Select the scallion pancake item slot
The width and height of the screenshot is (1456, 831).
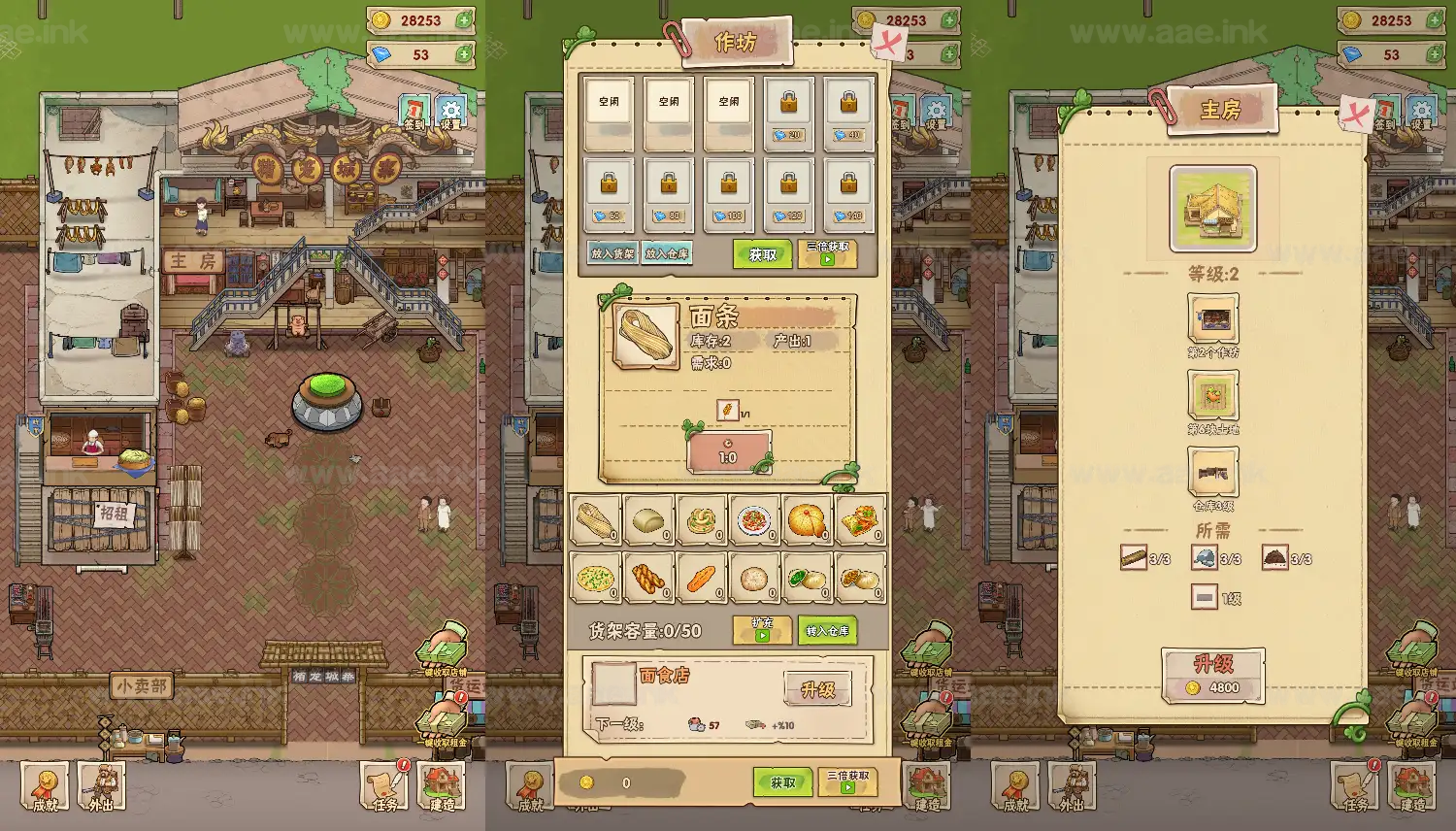(595, 579)
